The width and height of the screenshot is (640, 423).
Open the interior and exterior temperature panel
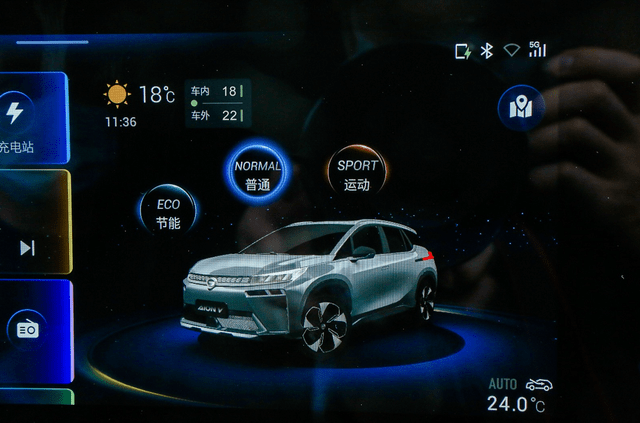(216, 103)
